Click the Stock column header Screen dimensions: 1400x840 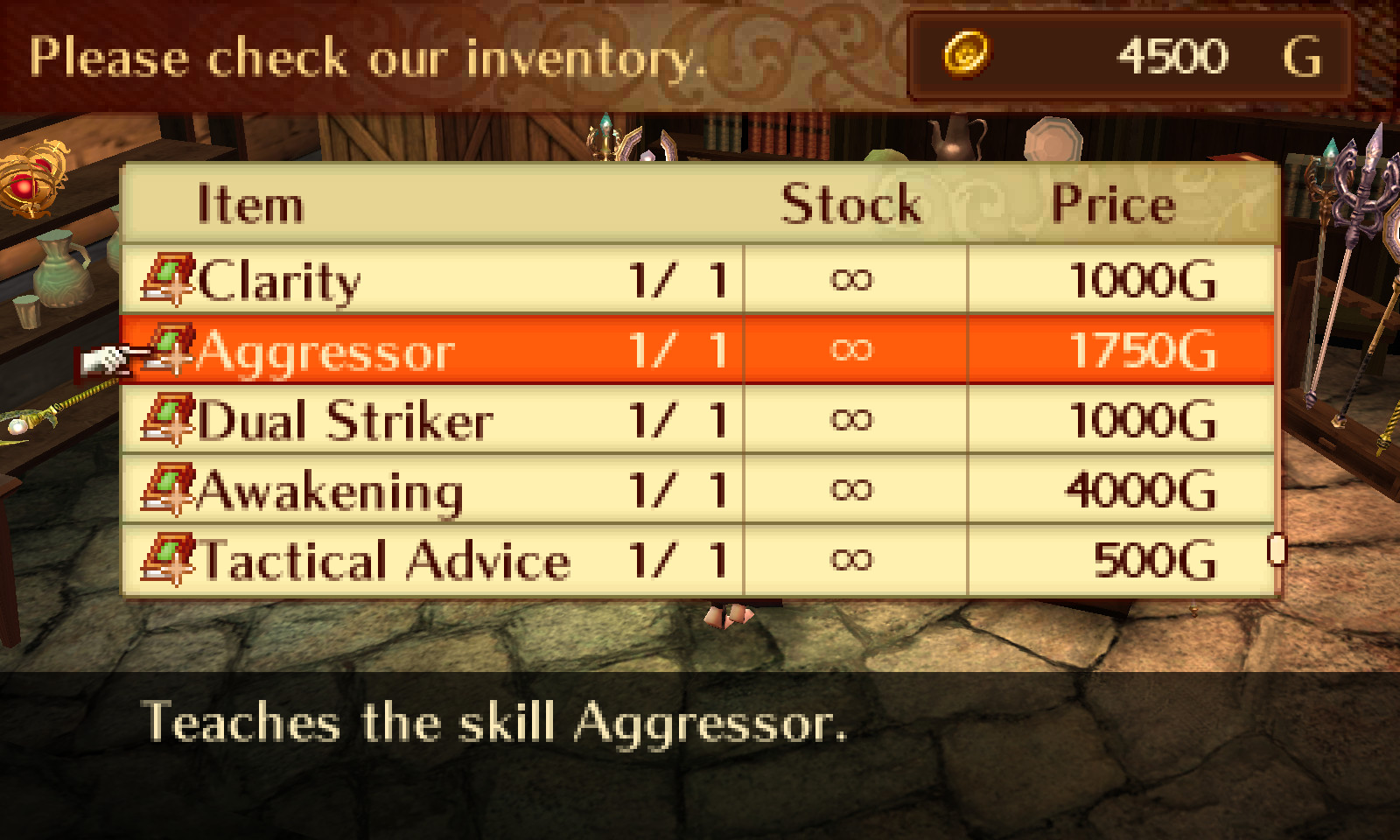[850, 203]
